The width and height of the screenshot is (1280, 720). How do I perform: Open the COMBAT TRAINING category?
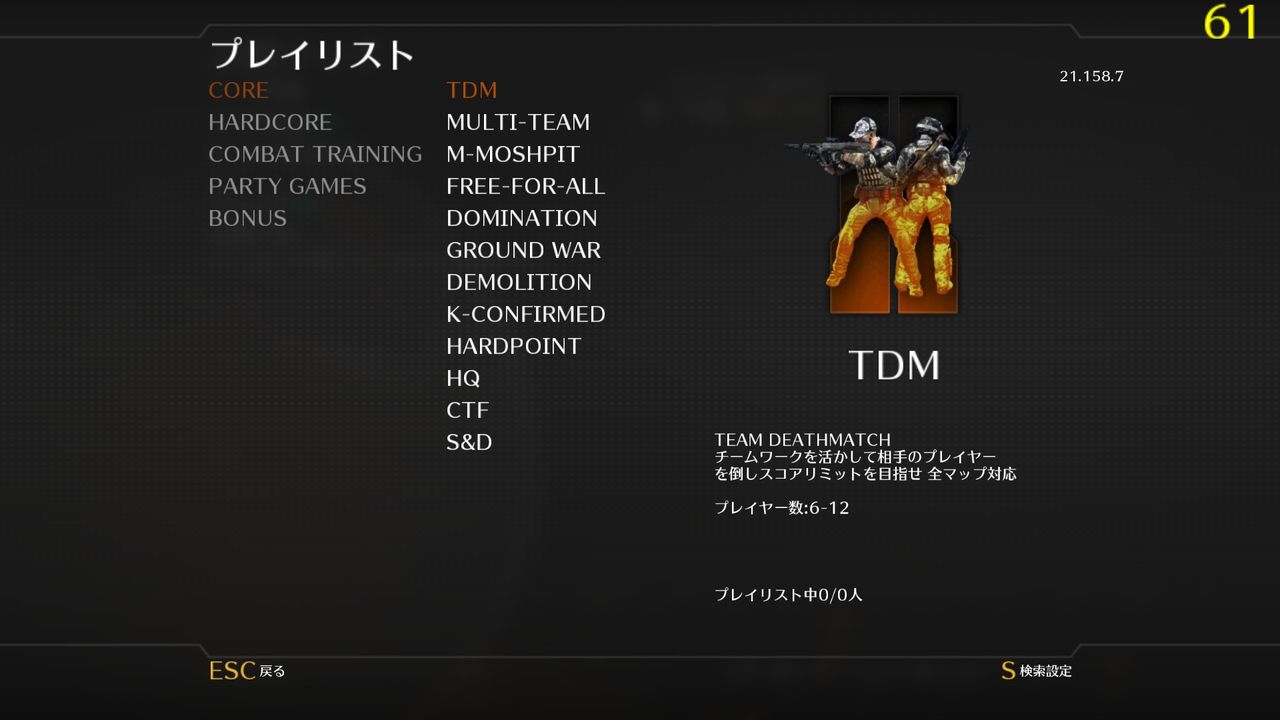coord(315,154)
